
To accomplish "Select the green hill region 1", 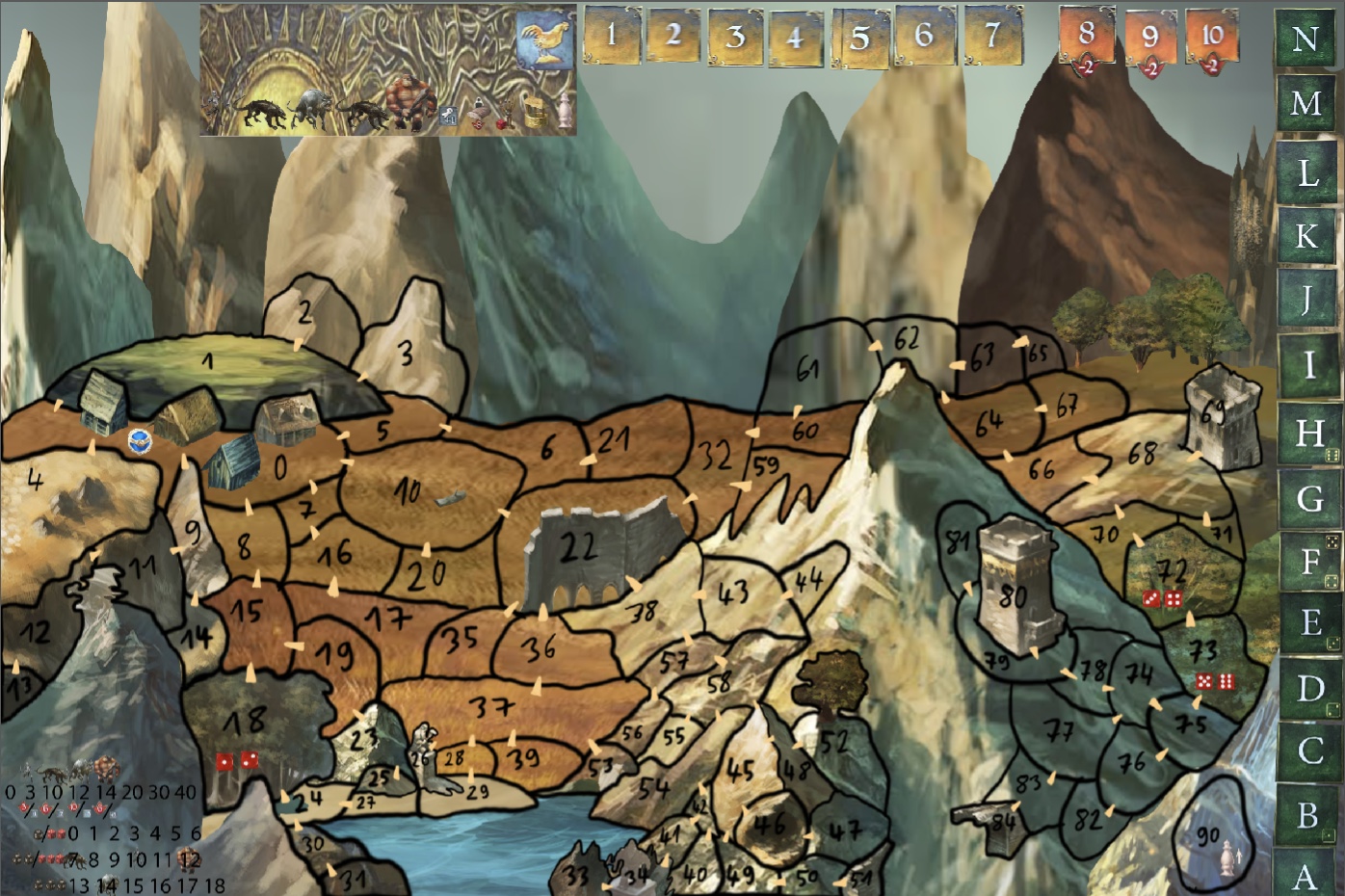I will click(207, 363).
